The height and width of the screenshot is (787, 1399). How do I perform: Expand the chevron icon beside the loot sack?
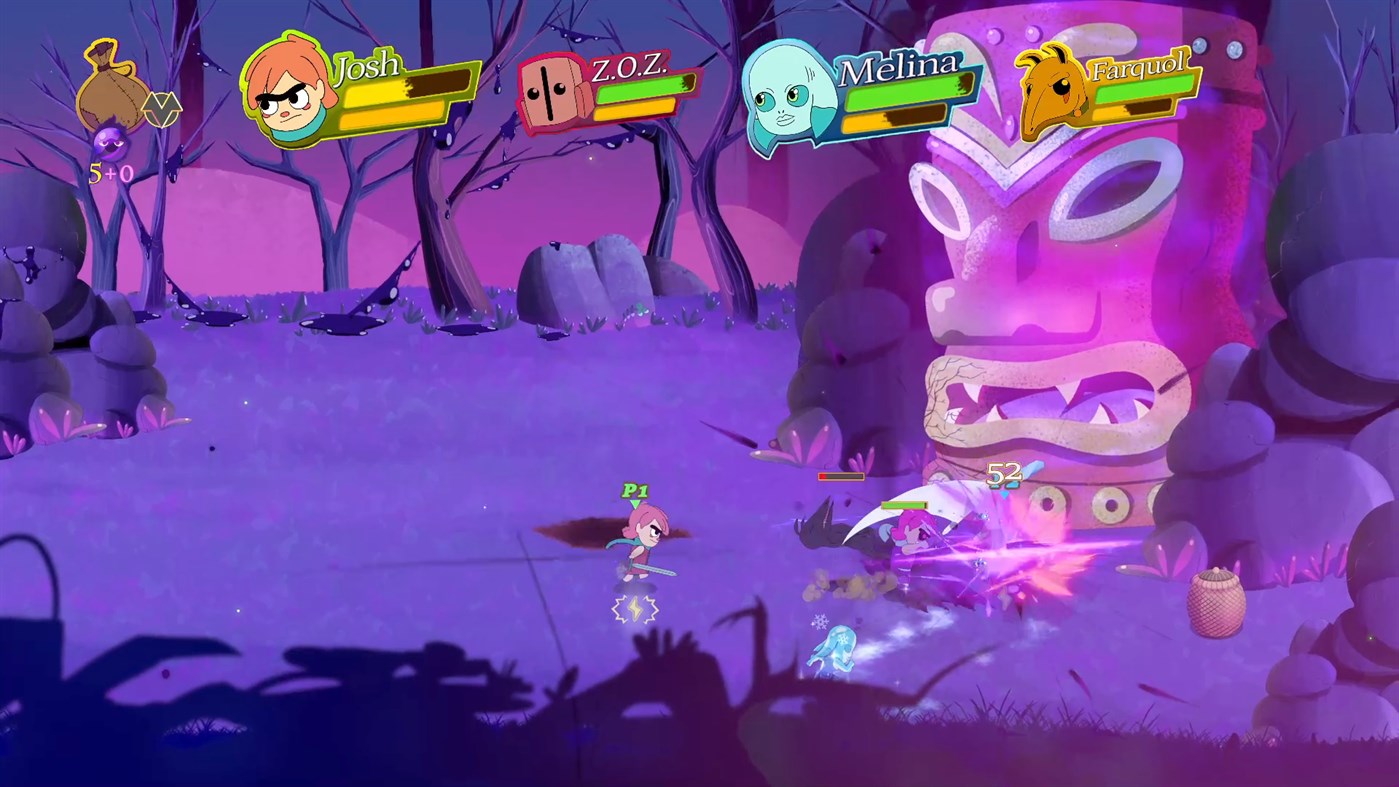(x=162, y=109)
